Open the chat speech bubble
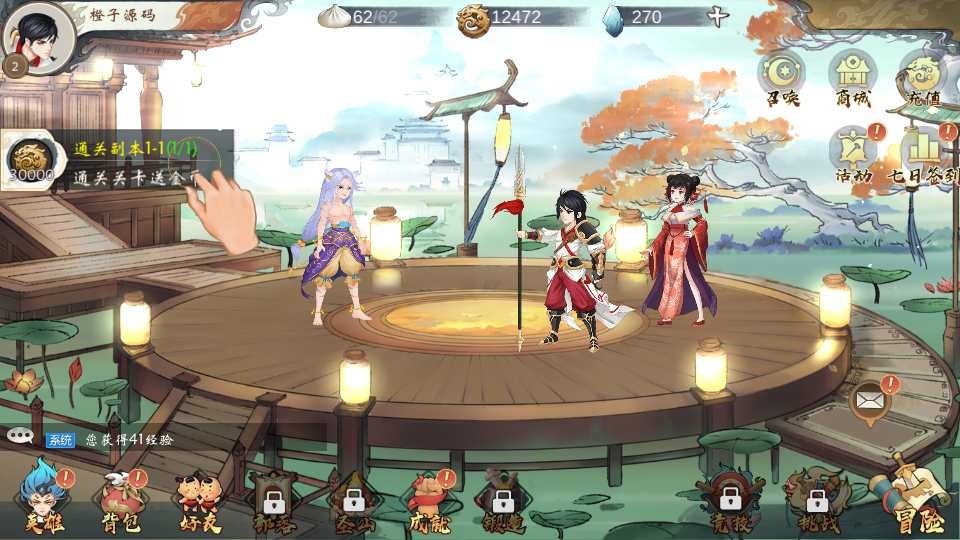The image size is (960, 540). pos(20,436)
